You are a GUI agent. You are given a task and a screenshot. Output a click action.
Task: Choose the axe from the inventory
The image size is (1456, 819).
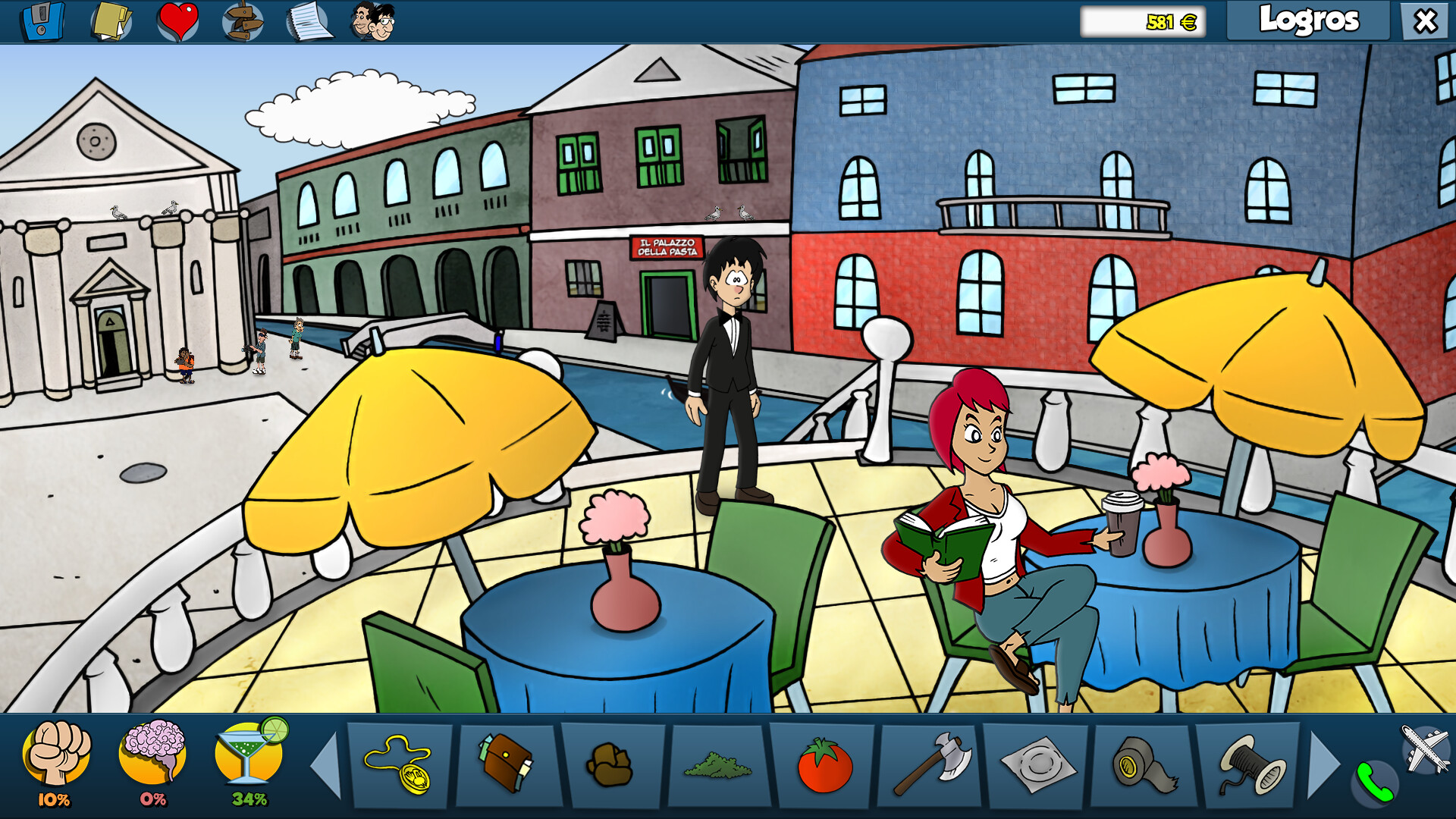(935, 768)
